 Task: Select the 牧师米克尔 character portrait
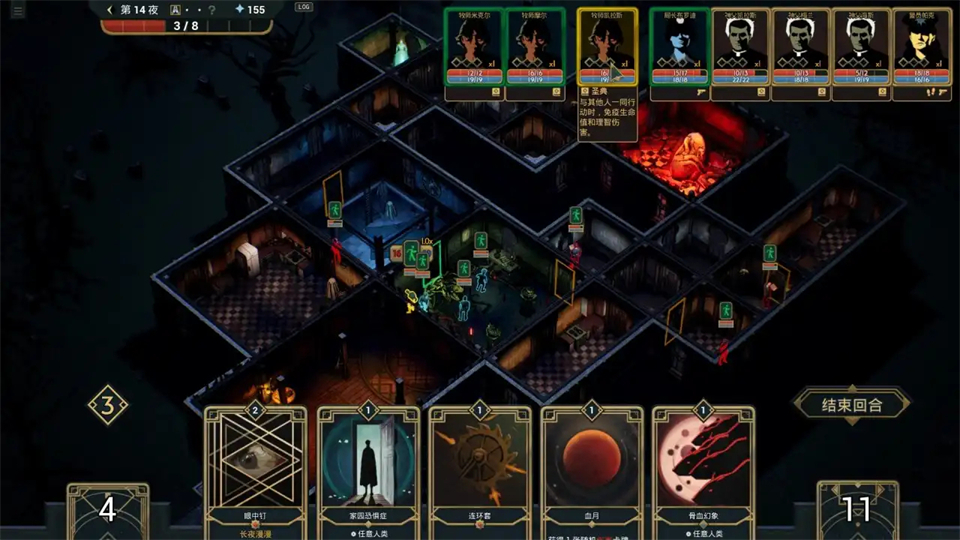click(x=474, y=45)
